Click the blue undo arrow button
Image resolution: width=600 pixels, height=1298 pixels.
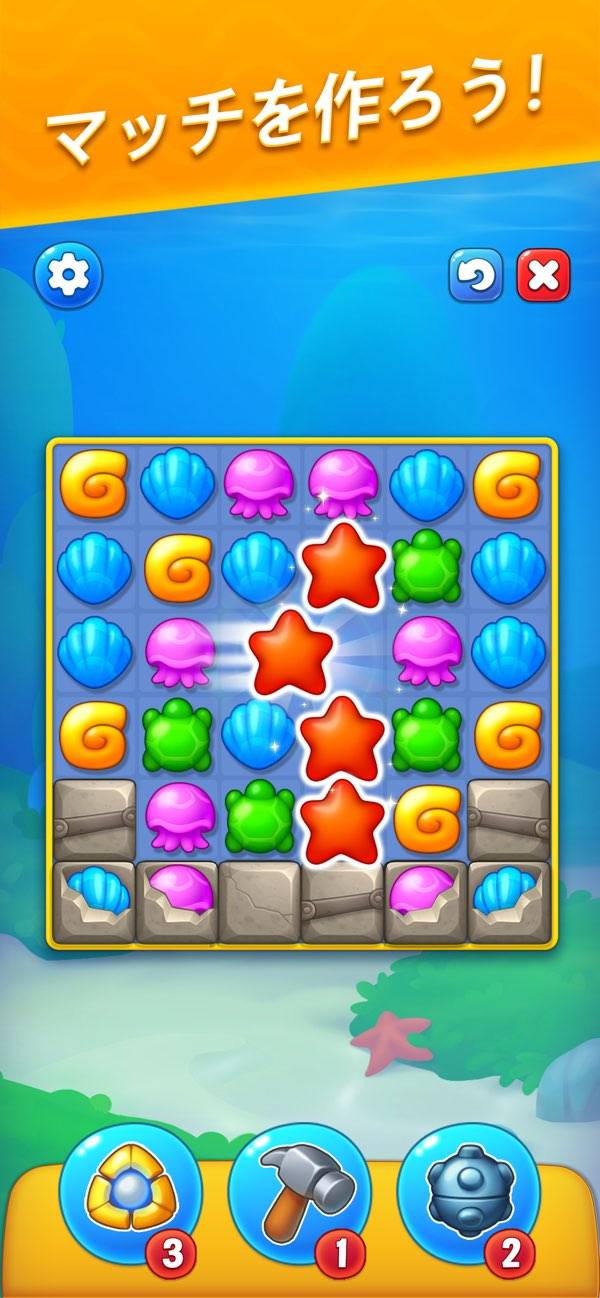(x=476, y=276)
